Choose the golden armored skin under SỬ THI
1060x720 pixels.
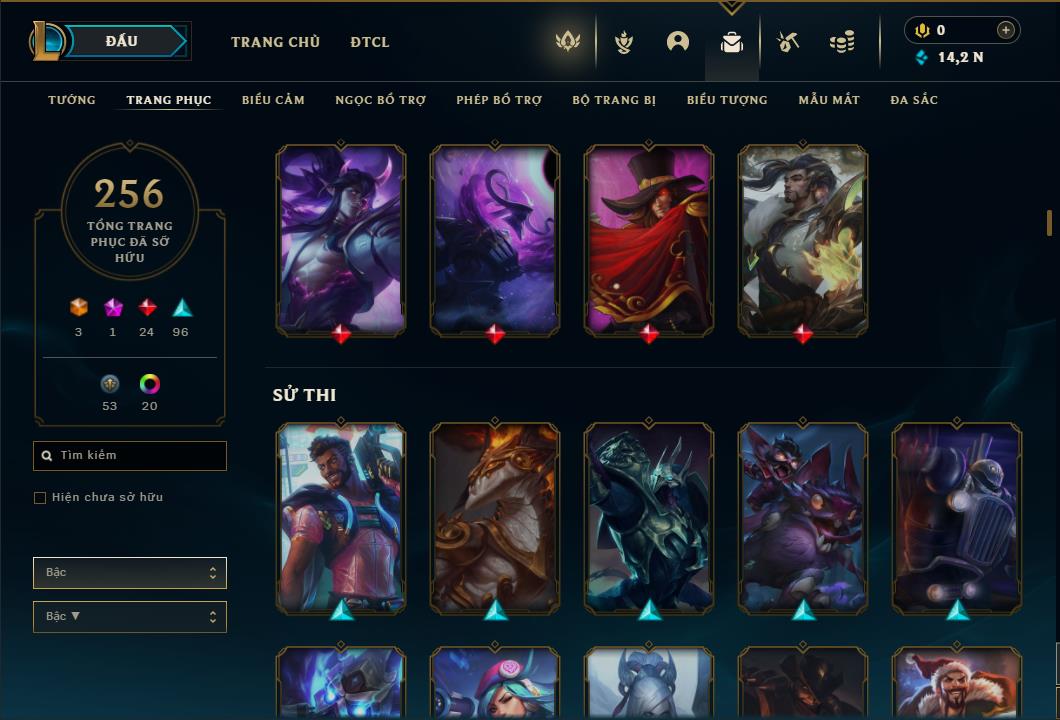coord(495,517)
